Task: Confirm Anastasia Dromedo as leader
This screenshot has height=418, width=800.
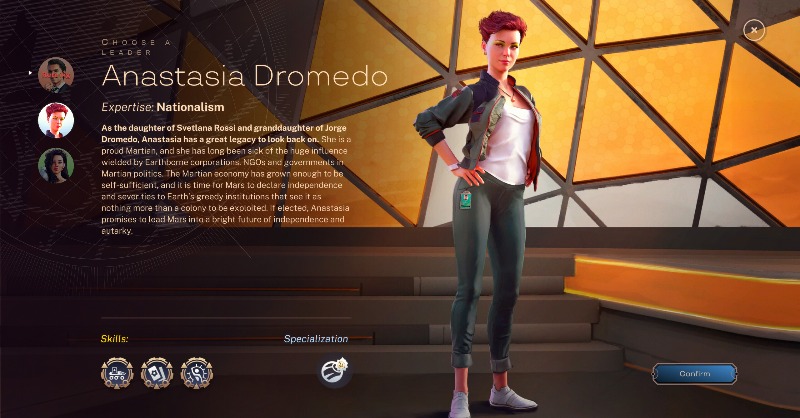Action: [694, 374]
